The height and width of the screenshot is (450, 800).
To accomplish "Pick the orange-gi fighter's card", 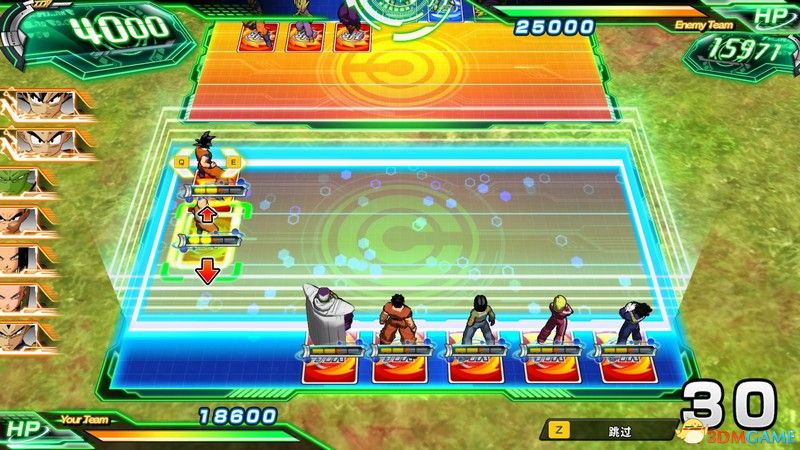I will click(401, 366).
